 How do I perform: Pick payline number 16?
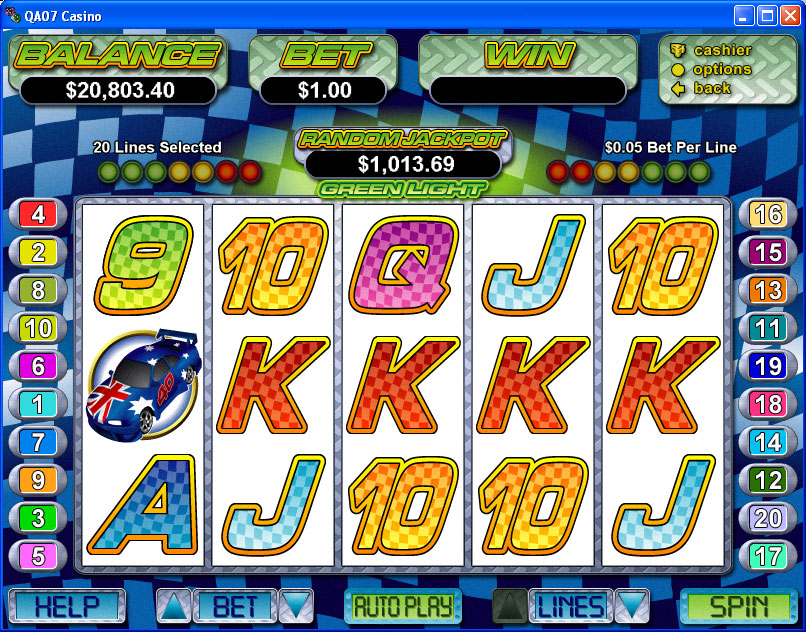click(x=767, y=214)
